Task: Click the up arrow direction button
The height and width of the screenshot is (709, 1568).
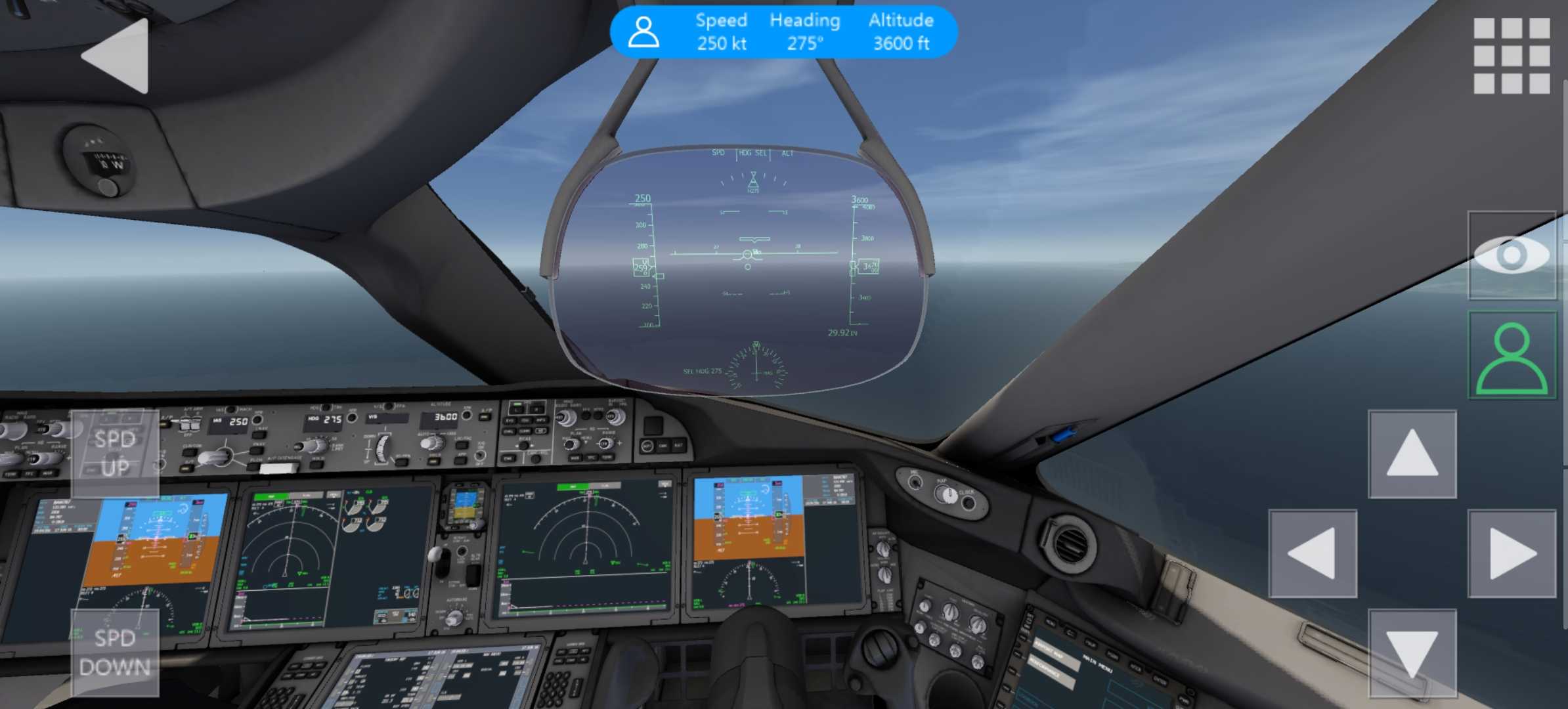Action: pos(1412,454)
